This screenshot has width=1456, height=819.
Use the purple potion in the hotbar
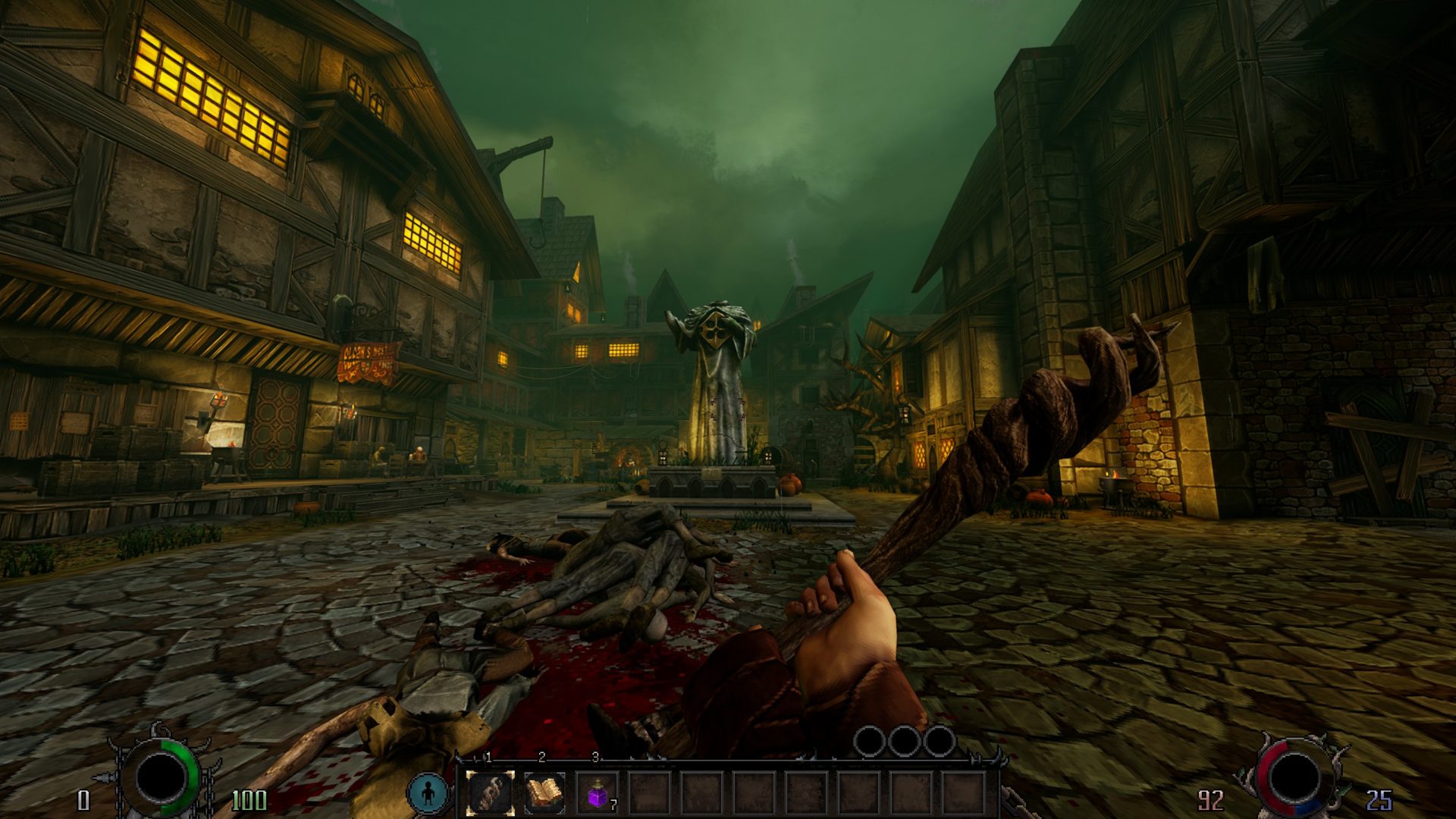598,794
